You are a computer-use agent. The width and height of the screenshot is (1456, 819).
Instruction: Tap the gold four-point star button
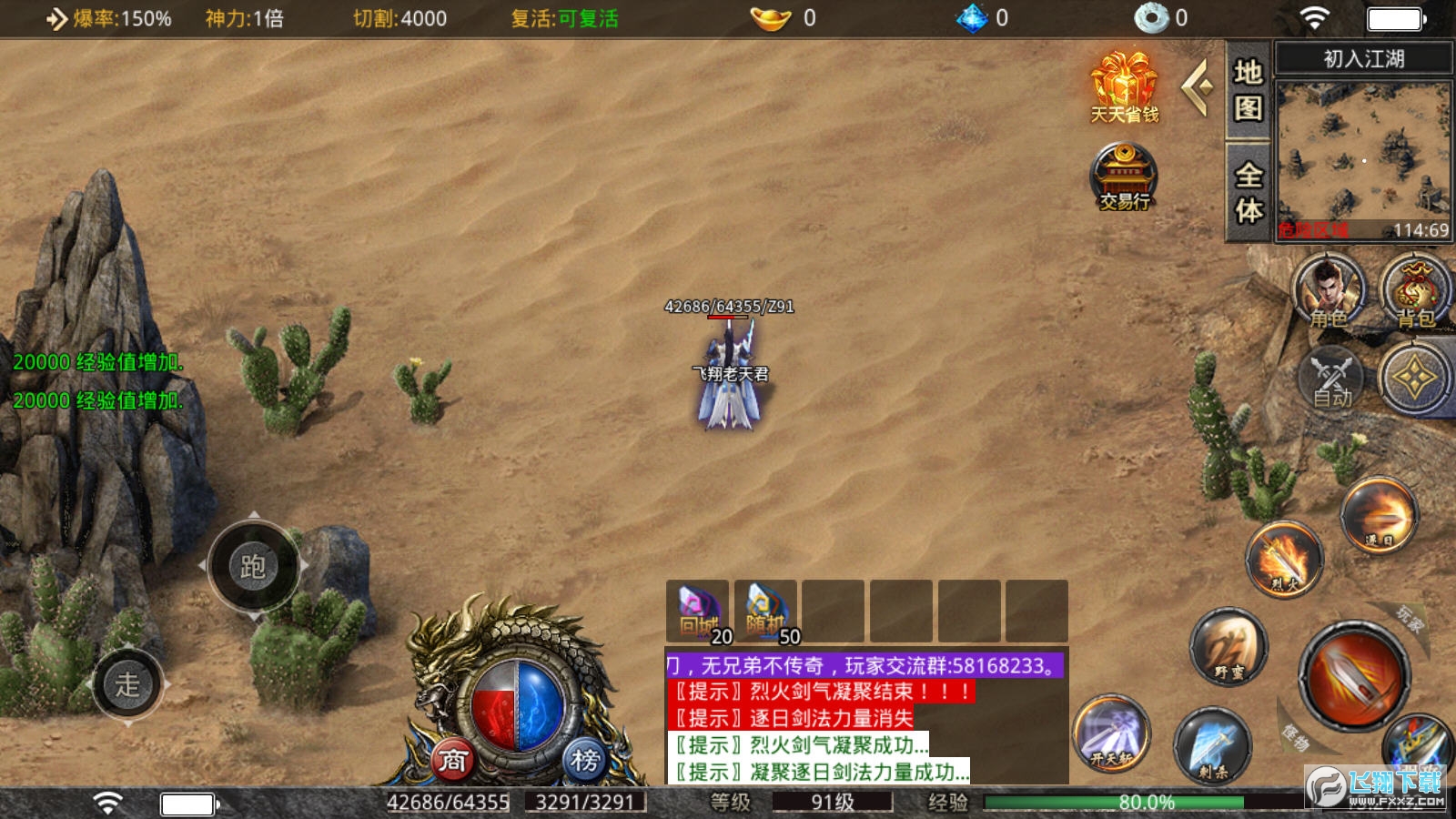1415,379
